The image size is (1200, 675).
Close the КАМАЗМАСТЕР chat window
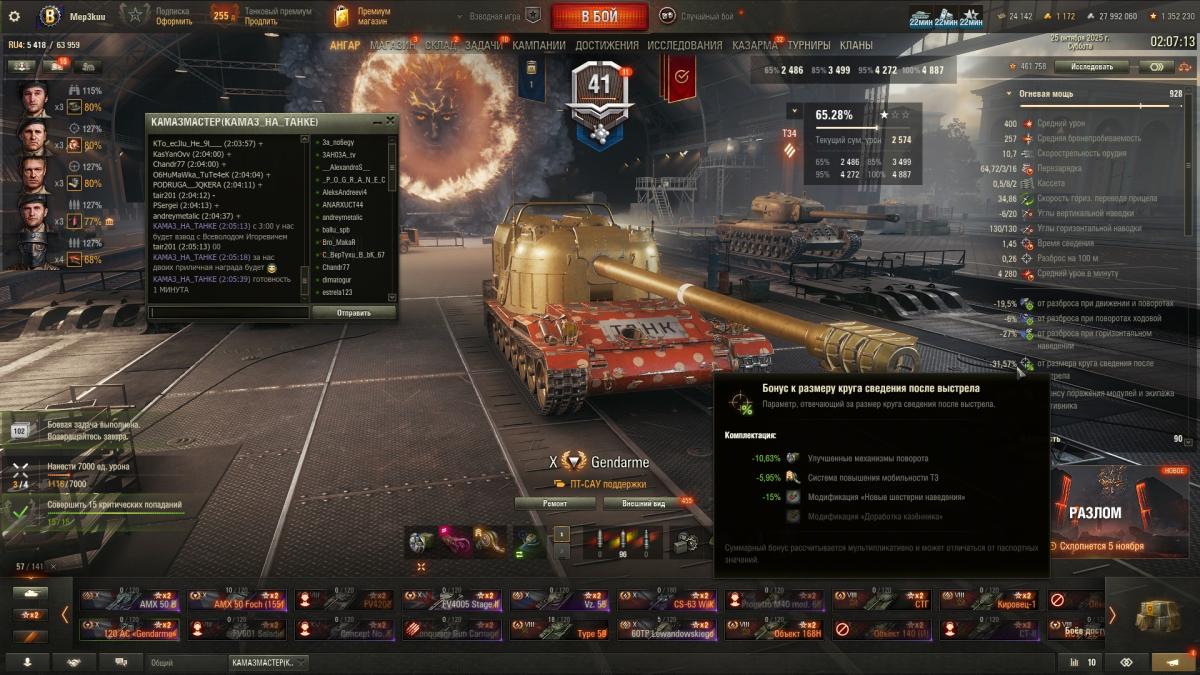tap(390, 121)
